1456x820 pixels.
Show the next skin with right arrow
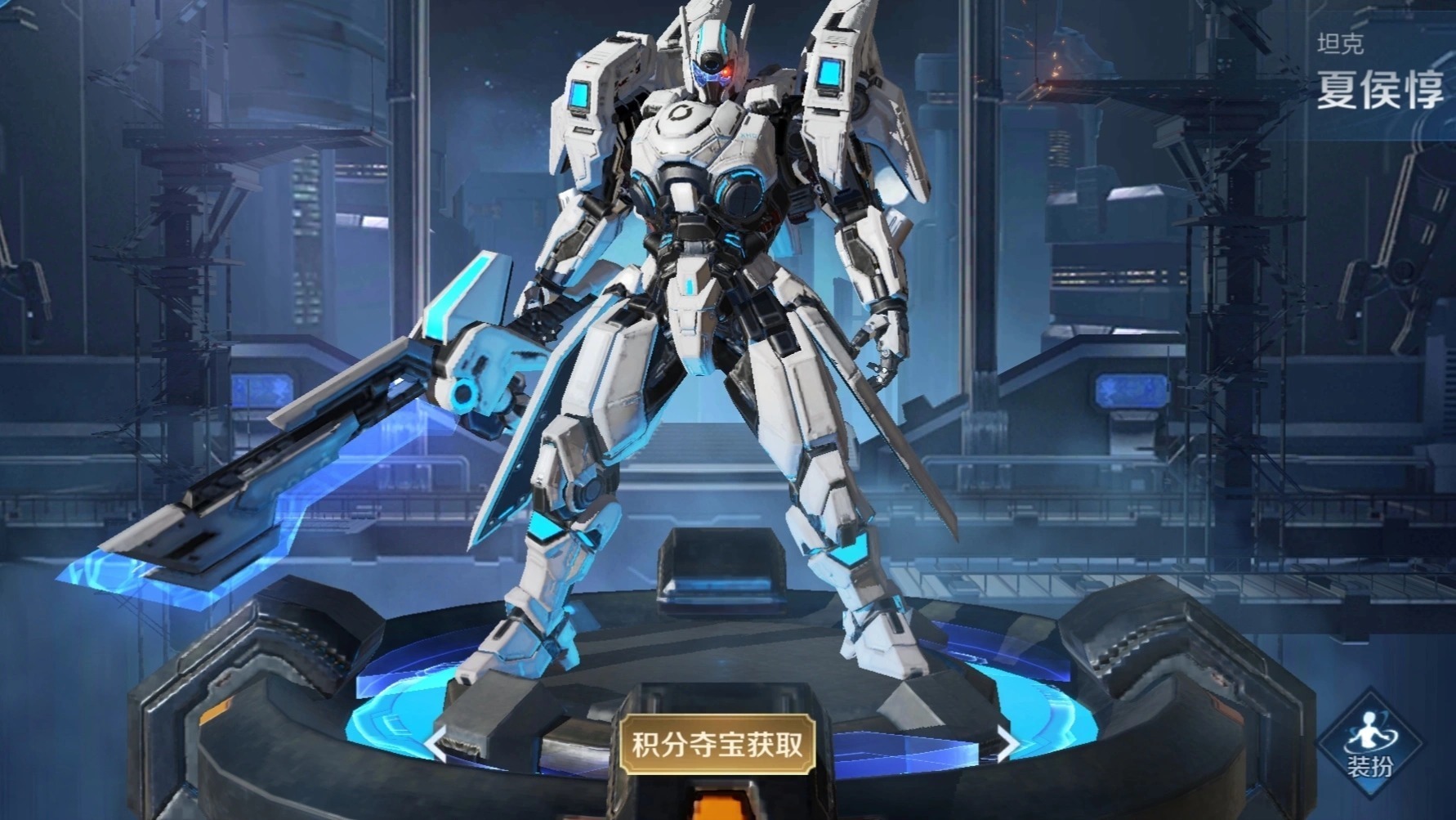pyautogui.click(x=1008, y=743)
